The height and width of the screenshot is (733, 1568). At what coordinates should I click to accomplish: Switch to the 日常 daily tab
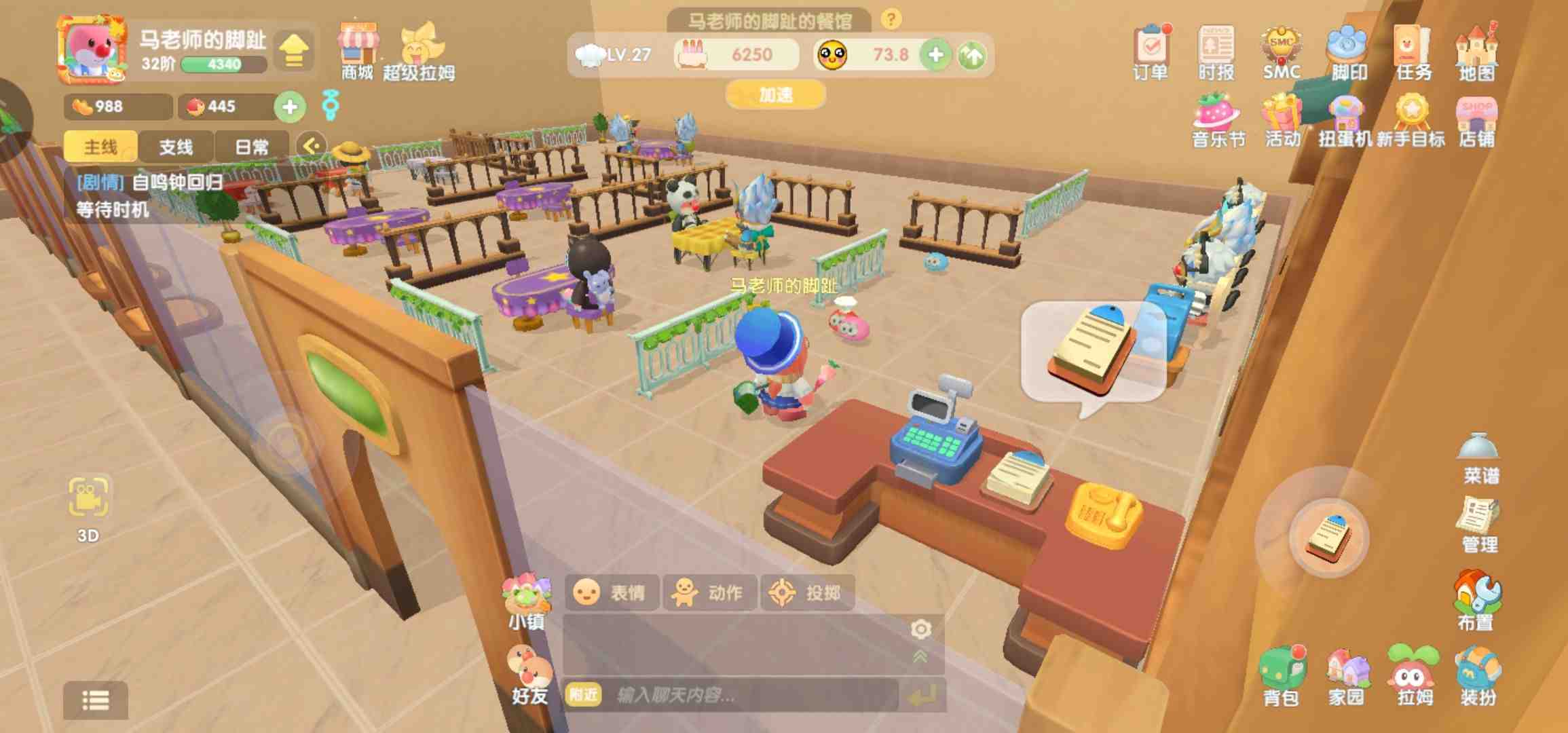click(251, 147)
